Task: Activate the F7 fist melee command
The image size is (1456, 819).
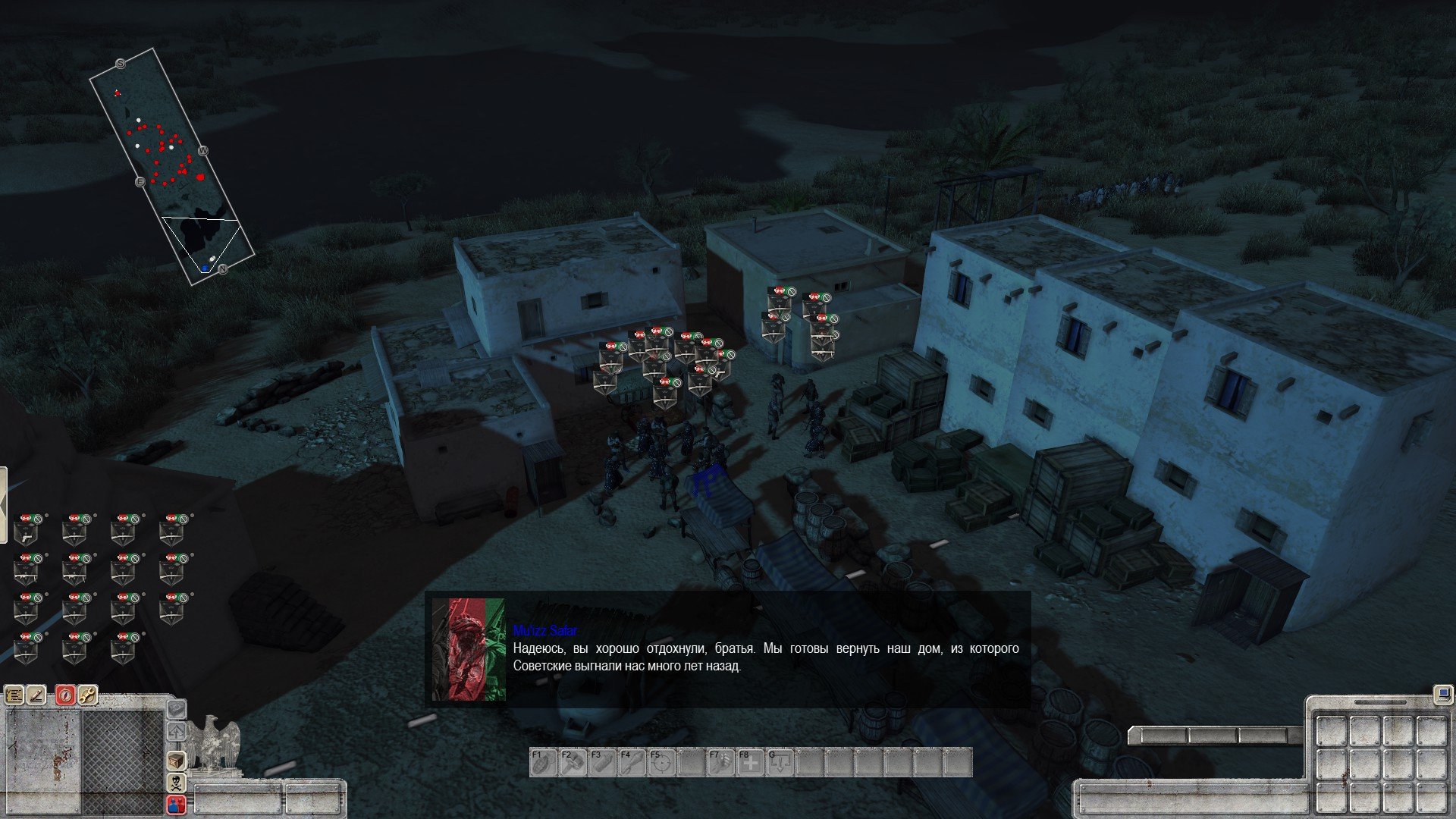Action: pos(720,762)
